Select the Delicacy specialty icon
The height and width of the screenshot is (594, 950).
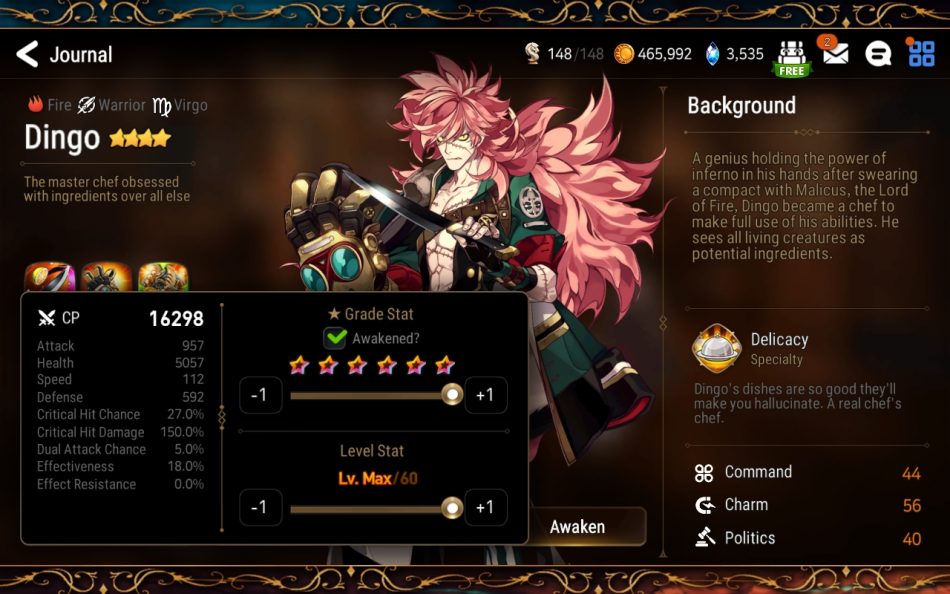[x=716, y=349]
